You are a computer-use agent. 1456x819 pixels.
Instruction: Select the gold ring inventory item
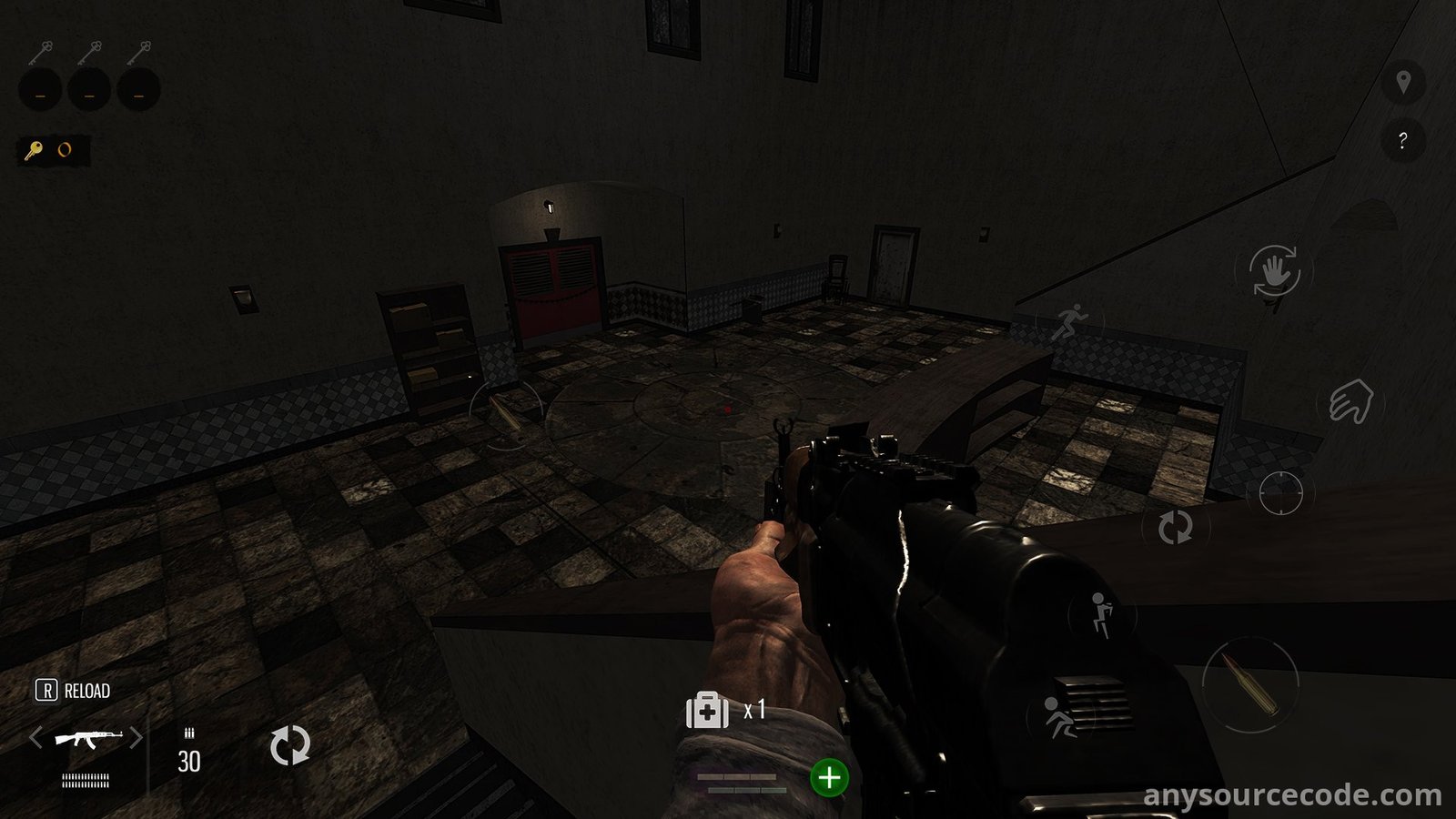coord(65,150)
